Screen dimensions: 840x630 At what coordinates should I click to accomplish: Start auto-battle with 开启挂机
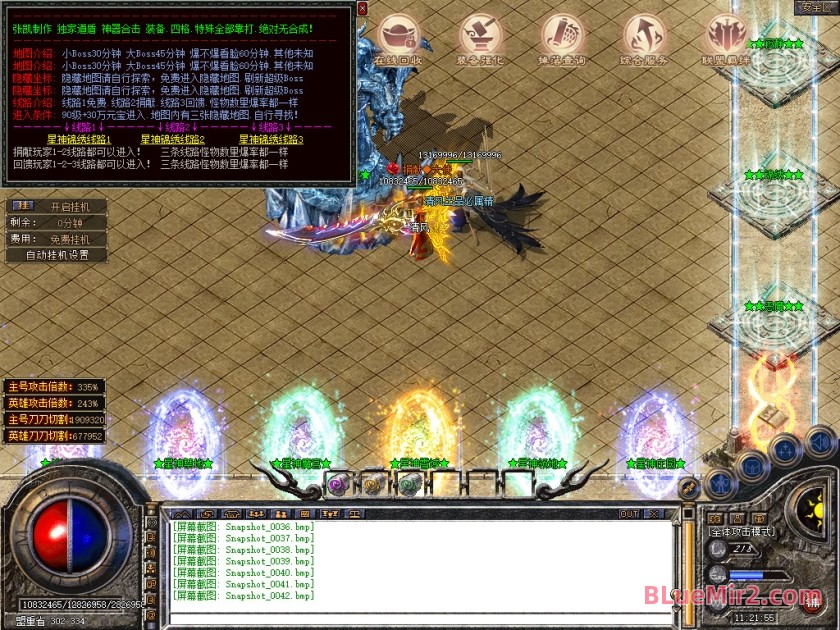click(x=70, y=206)
